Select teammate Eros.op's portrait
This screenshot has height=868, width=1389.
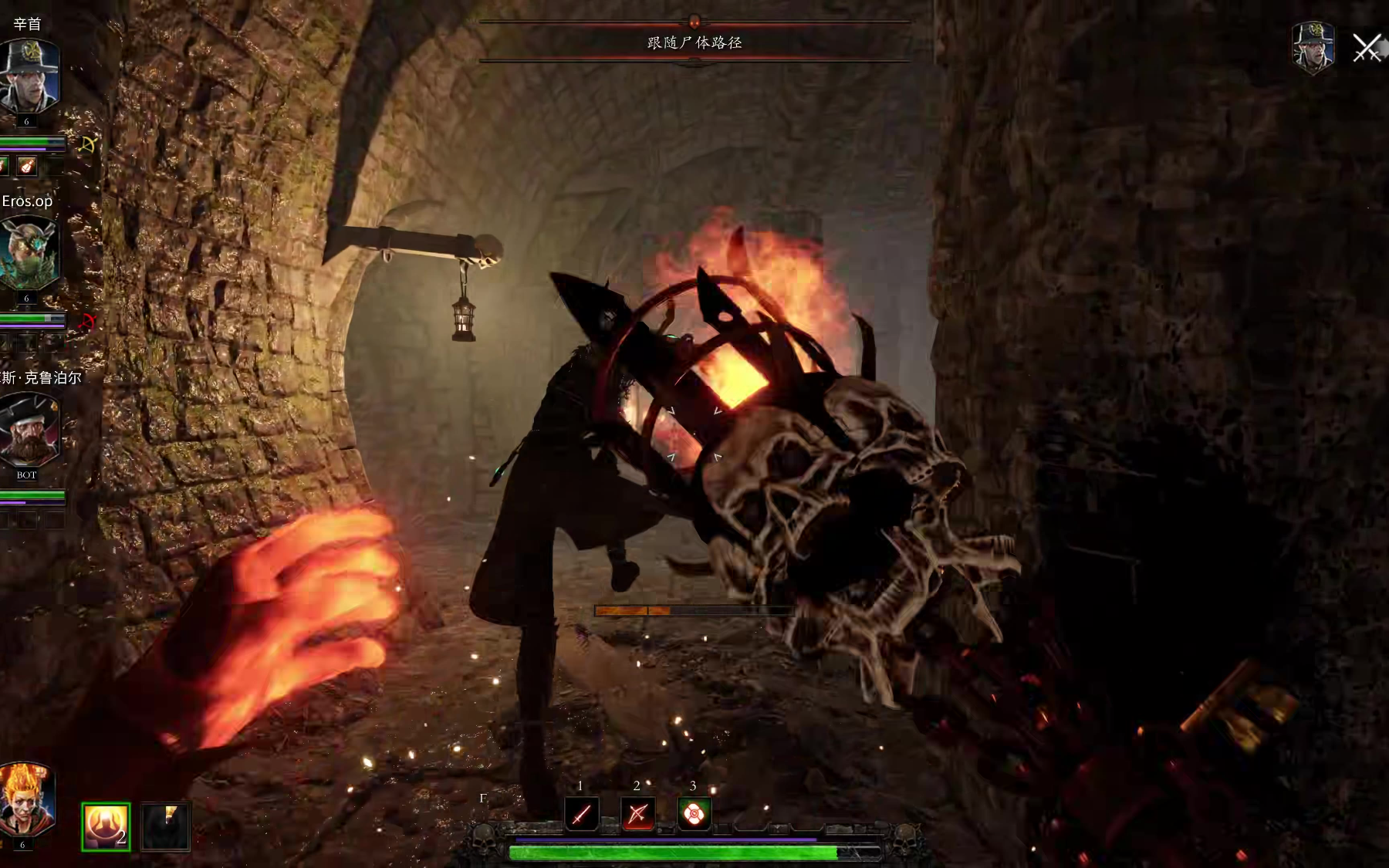coord(29,253)
